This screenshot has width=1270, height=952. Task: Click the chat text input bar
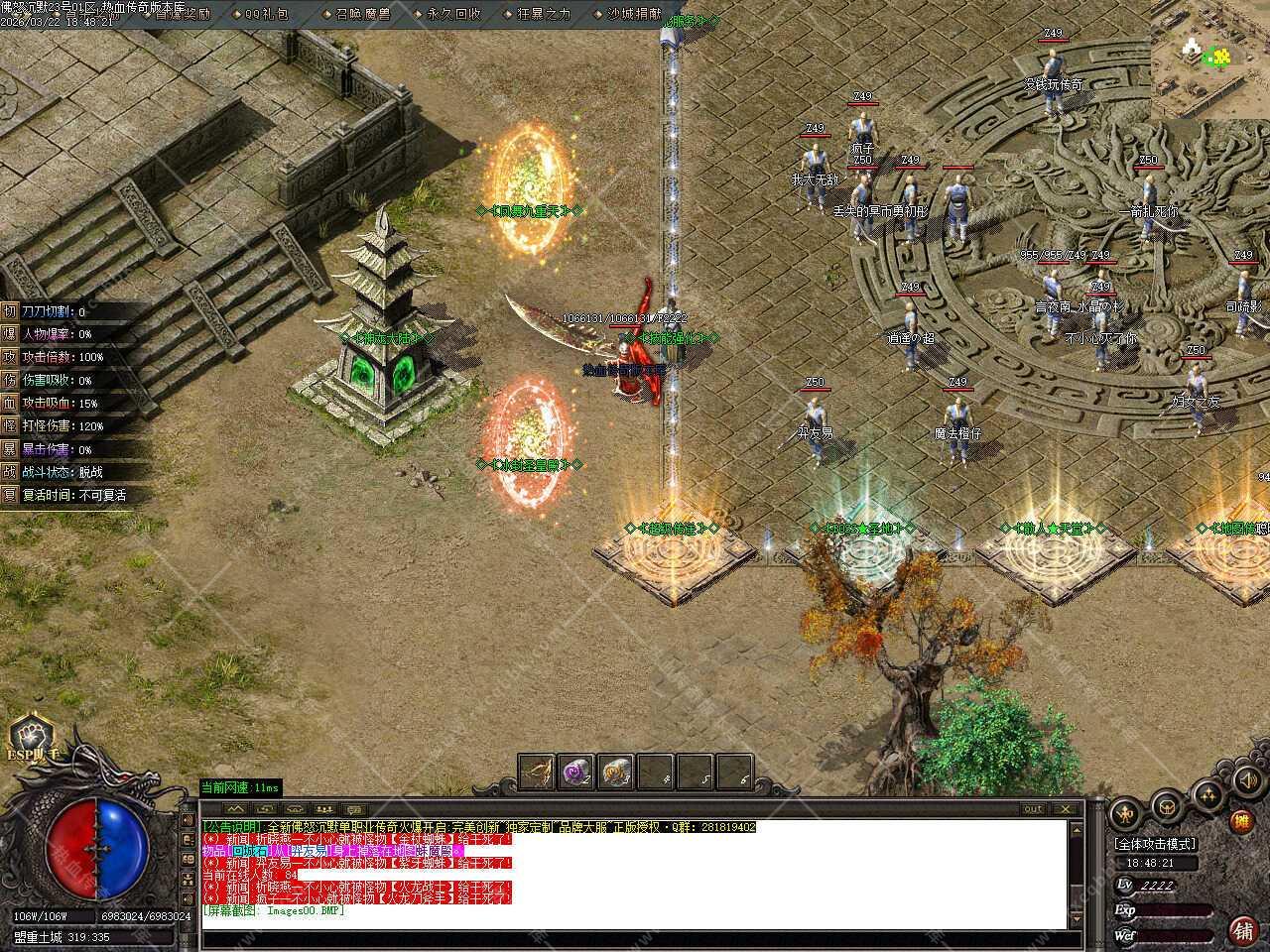(635, 939)
